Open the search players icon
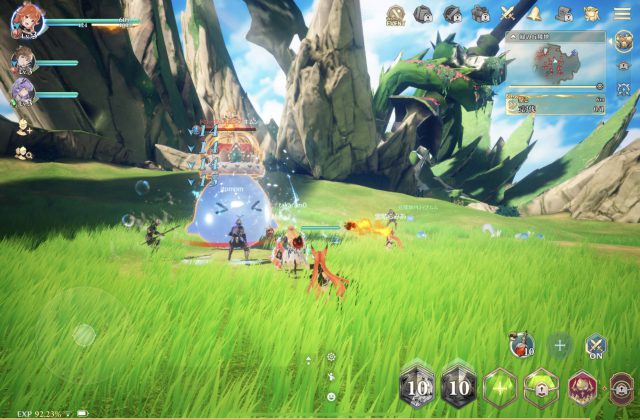This screenshot has width=640, height=420. click(x=23, y=152)
